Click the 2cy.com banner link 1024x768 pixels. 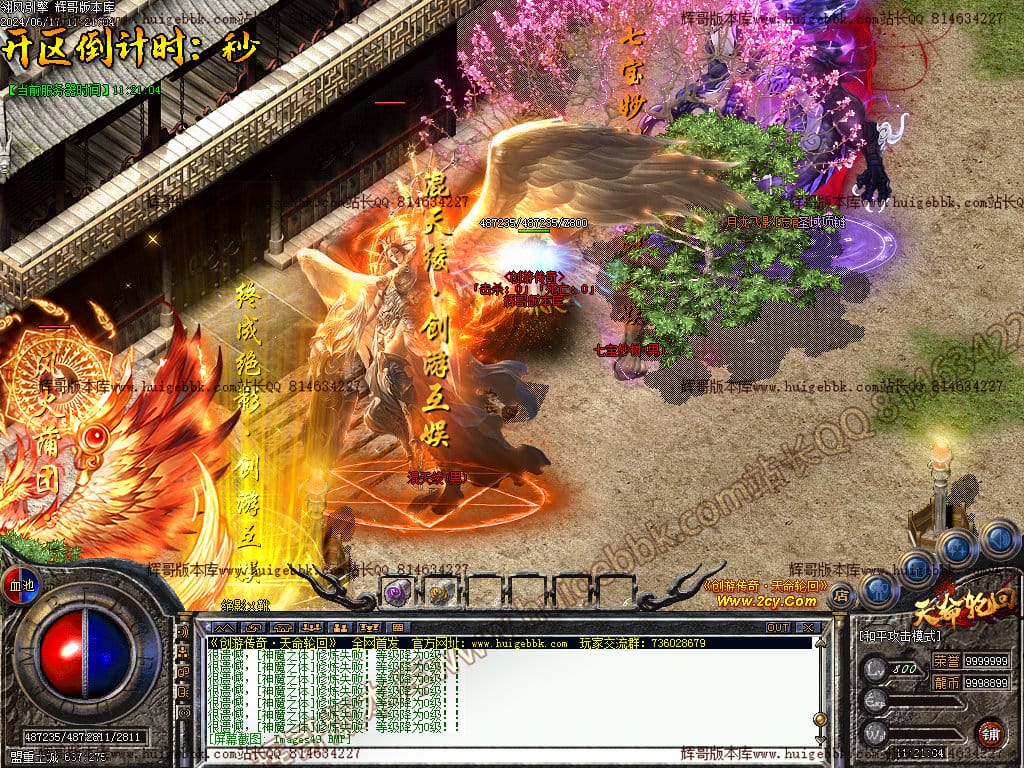click(x=765, y=601)
